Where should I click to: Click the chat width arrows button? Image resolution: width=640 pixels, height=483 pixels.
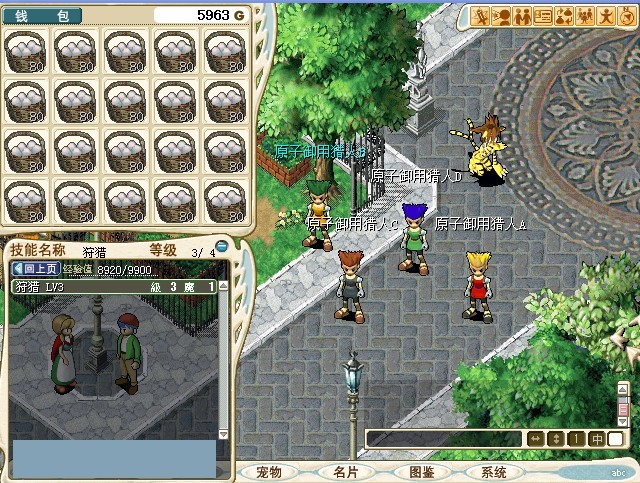click(535, 439)
